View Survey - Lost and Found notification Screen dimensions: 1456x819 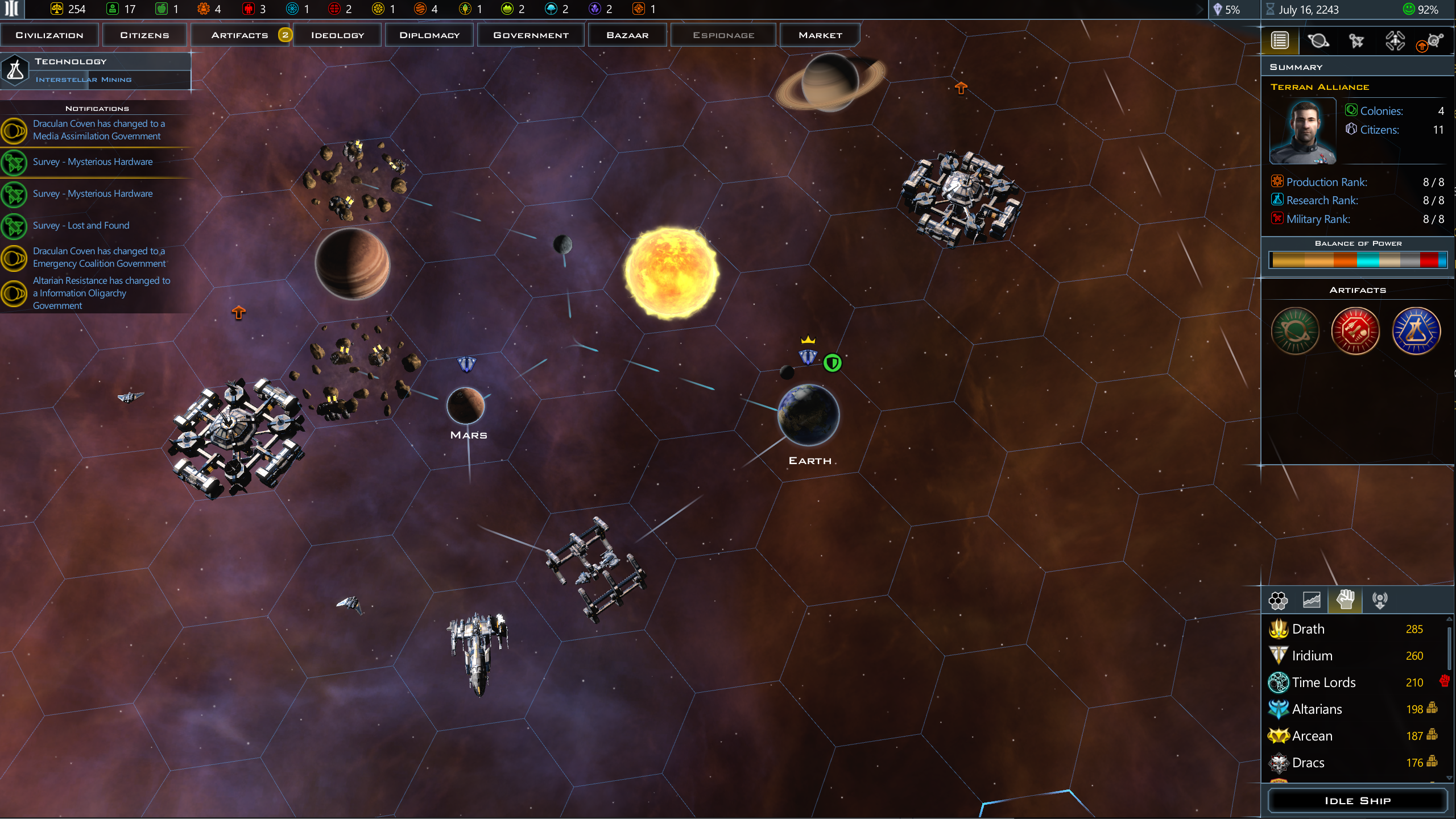81,226
